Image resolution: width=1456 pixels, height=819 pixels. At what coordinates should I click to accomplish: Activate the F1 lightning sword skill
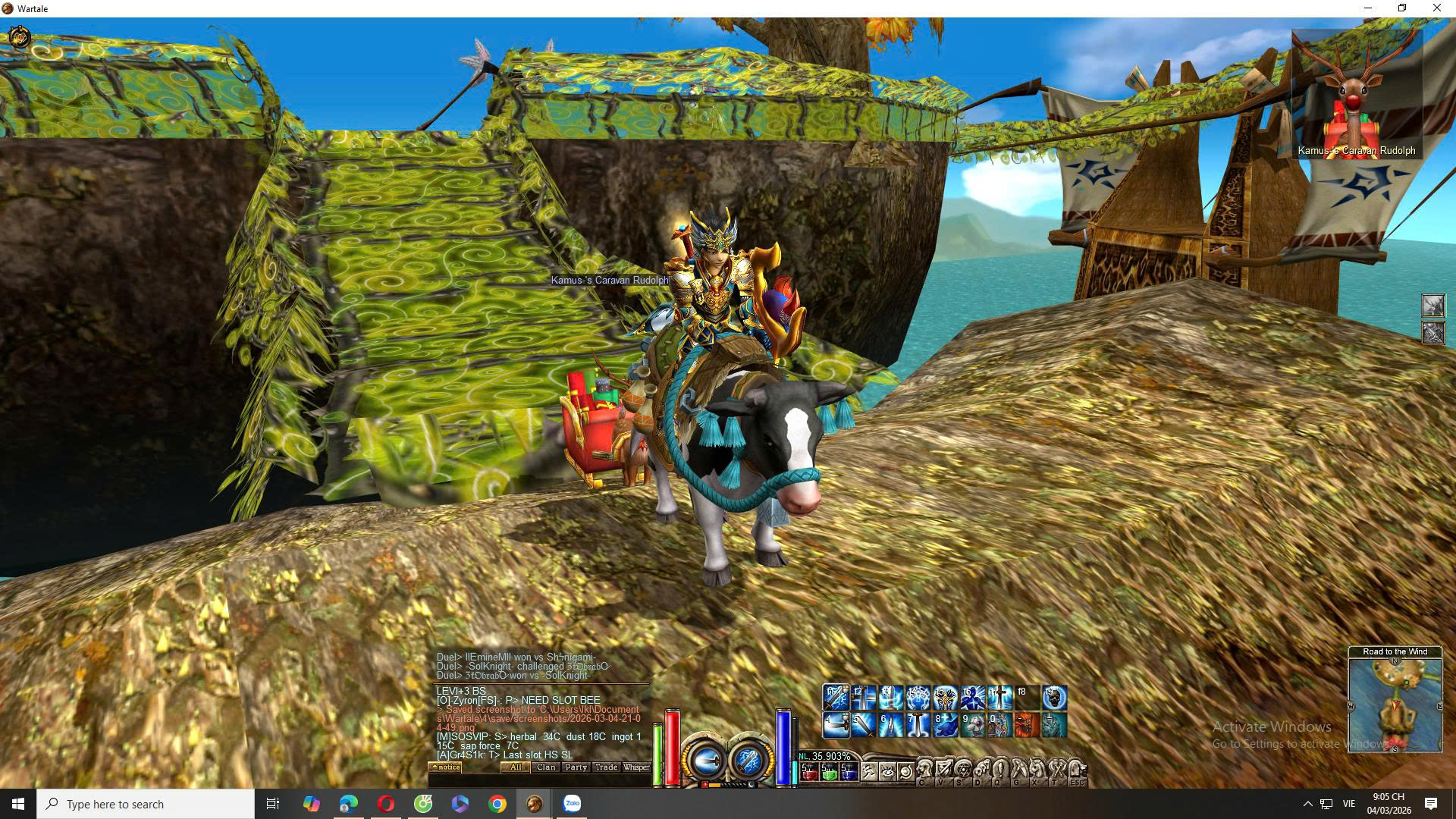click(x=836, y=698)
